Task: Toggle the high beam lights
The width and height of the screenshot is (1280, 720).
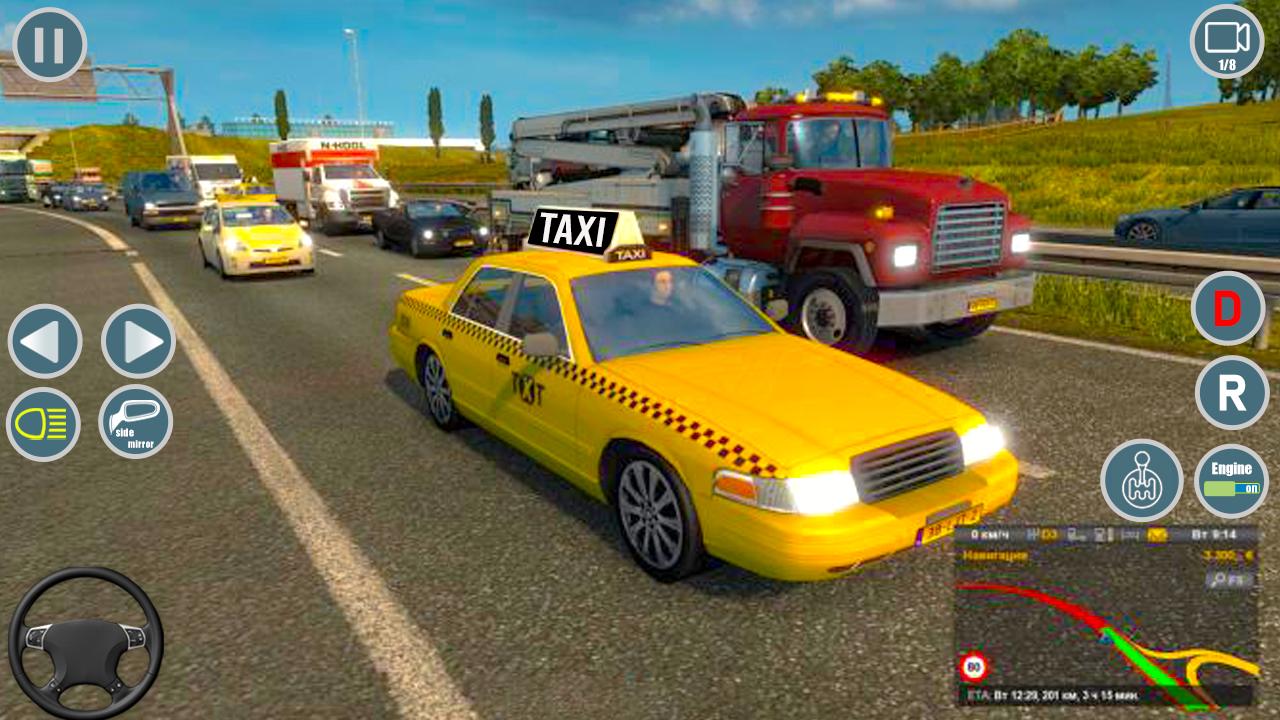Action: point(45,425)
